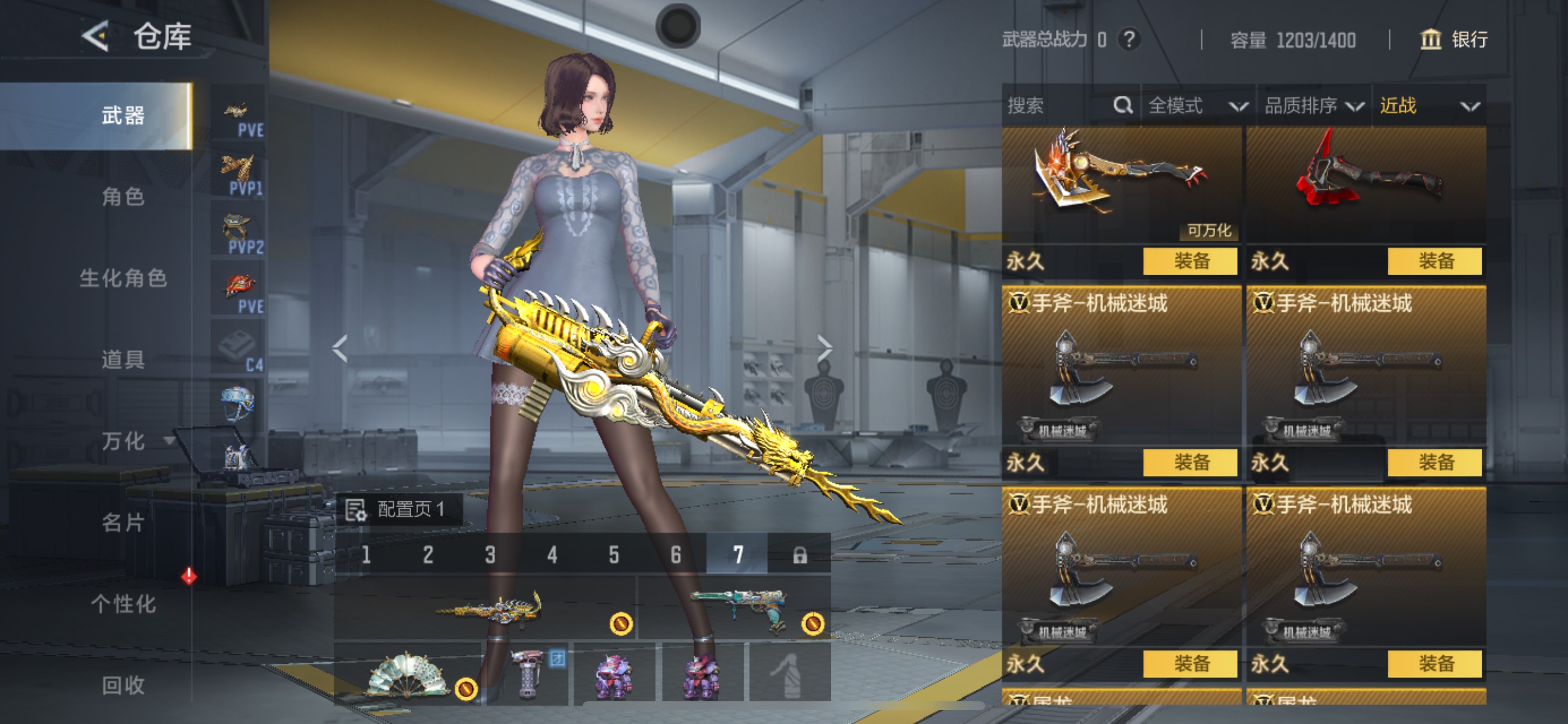This screenshot has height=724, width=1568.
Task: Rotate to the next weapon with right arrow
Action: (824, 349)
